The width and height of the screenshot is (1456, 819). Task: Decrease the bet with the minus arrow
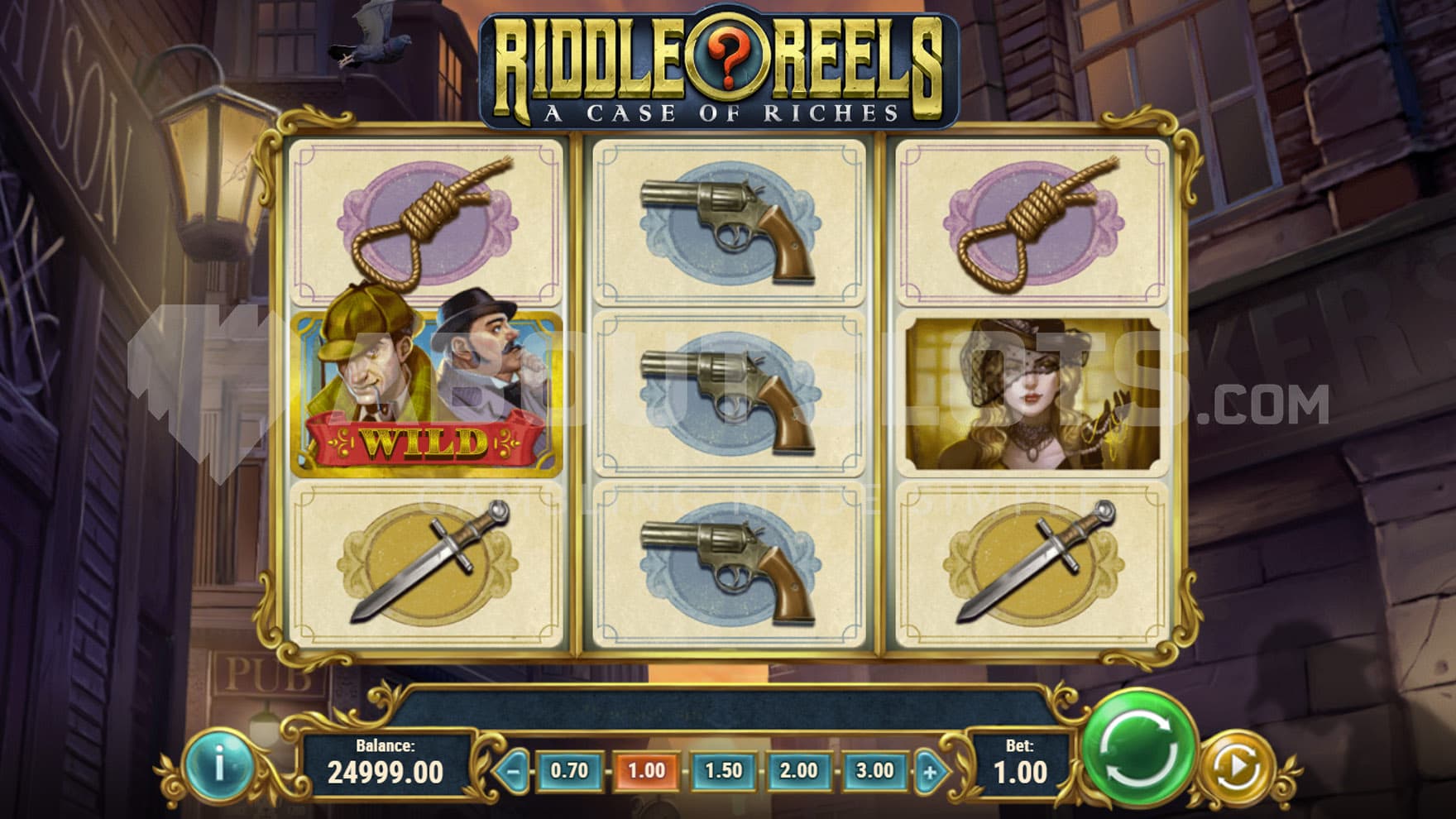(x=513, y=773)
